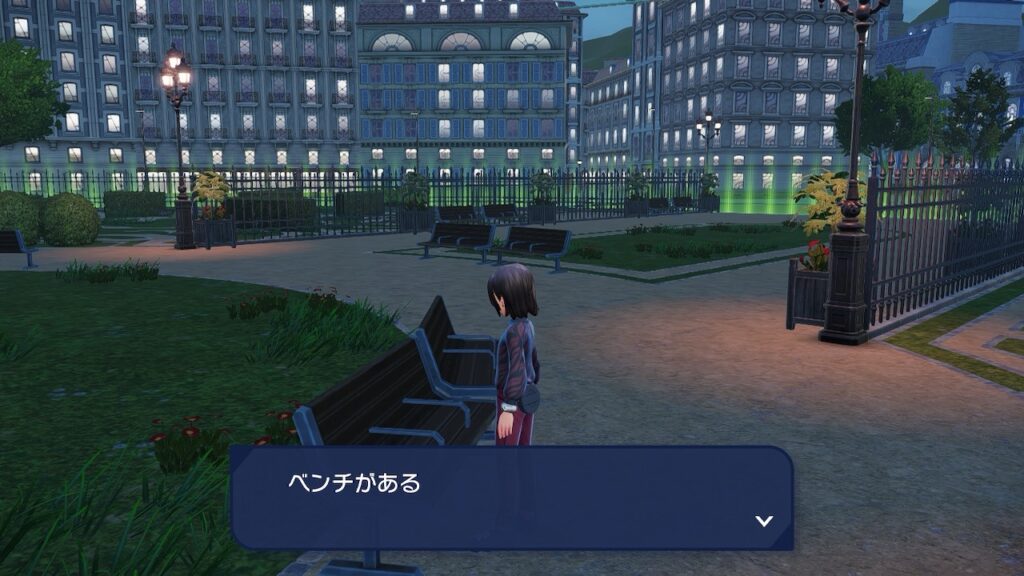Advance dialogue with the down arrow indicator

(x=764, y=520)
